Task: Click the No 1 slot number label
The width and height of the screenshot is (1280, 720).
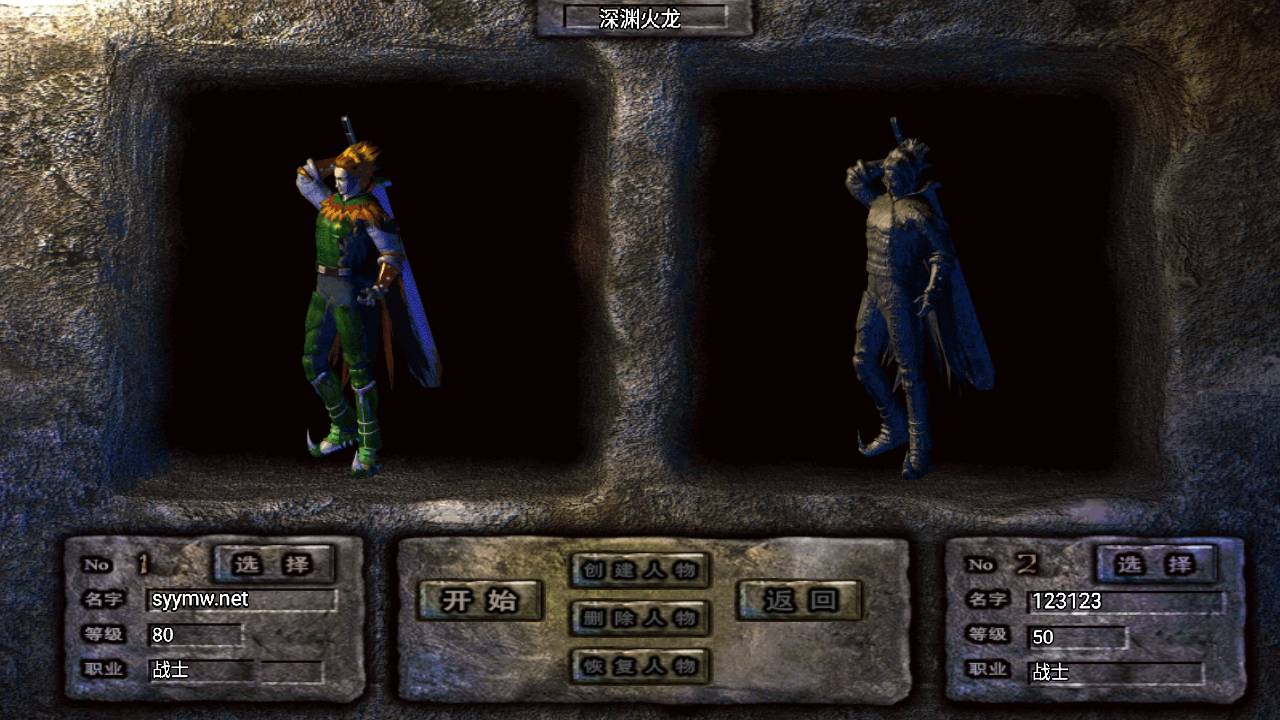Action: click(x=110, y=563)
